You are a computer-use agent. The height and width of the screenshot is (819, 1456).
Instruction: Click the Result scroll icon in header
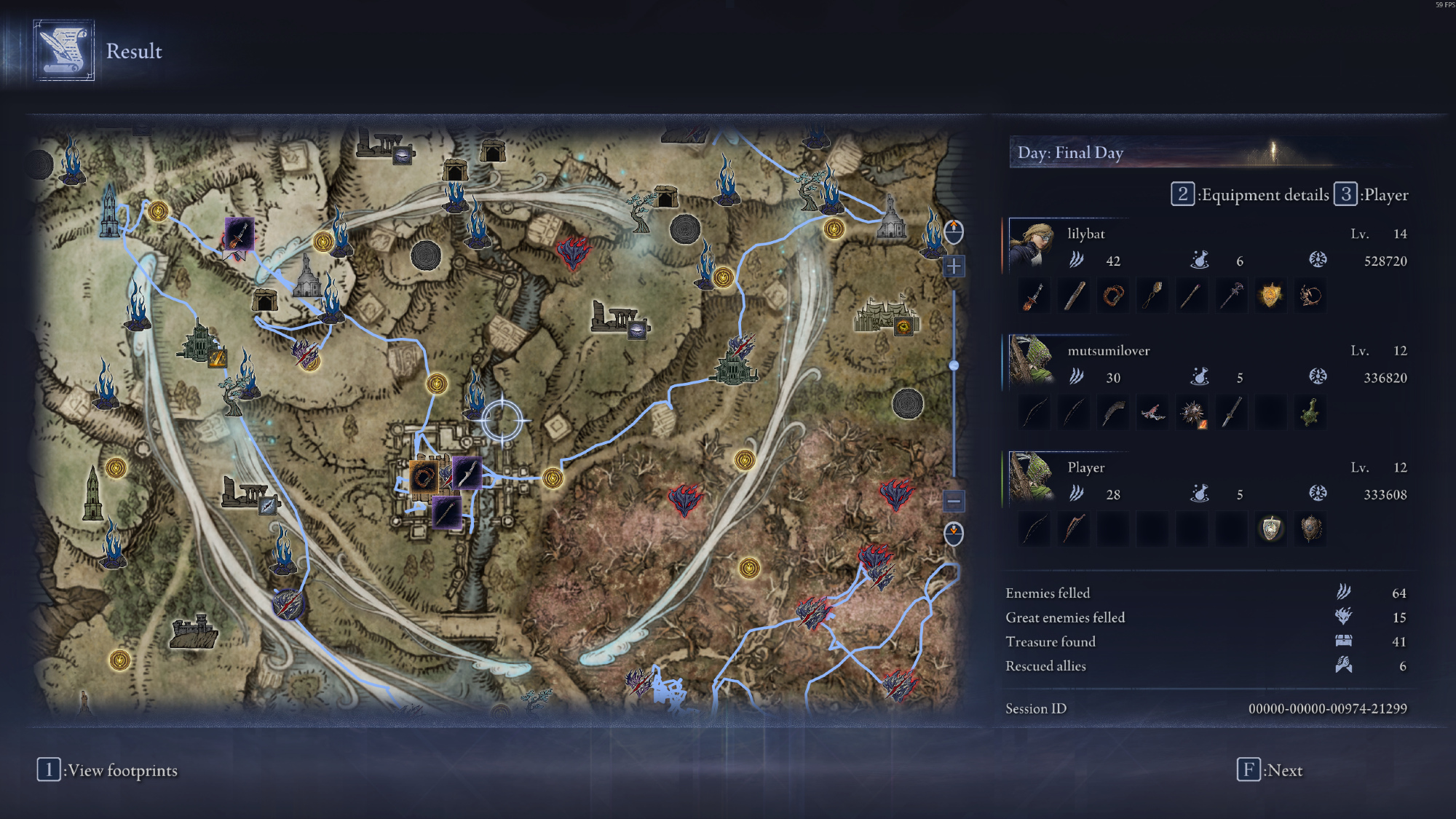click(x=64, y=50)
